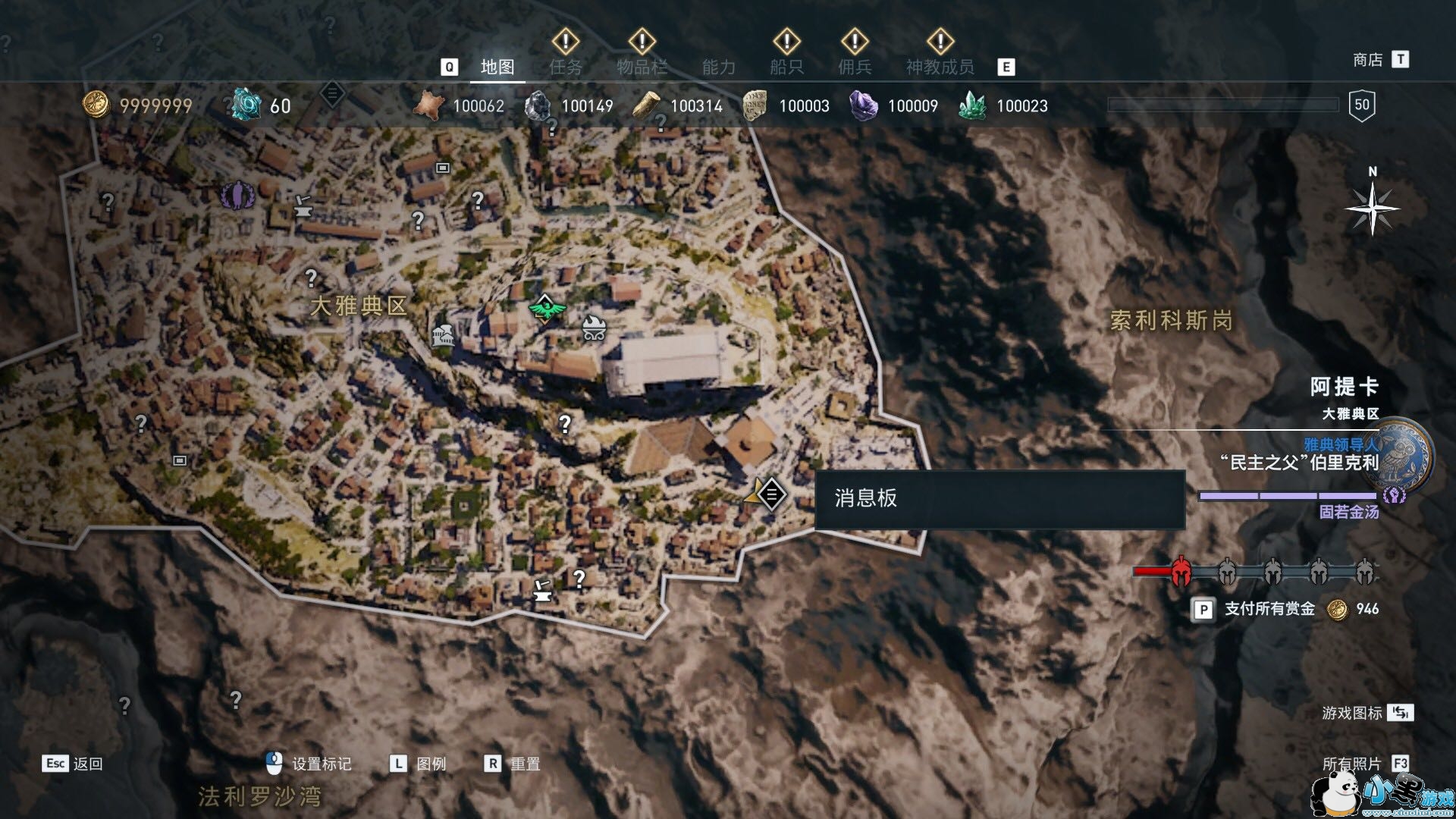
Task: Open the 佣兵 mercenaries tab
Action: pyautogui.click(x=855, y=67)
